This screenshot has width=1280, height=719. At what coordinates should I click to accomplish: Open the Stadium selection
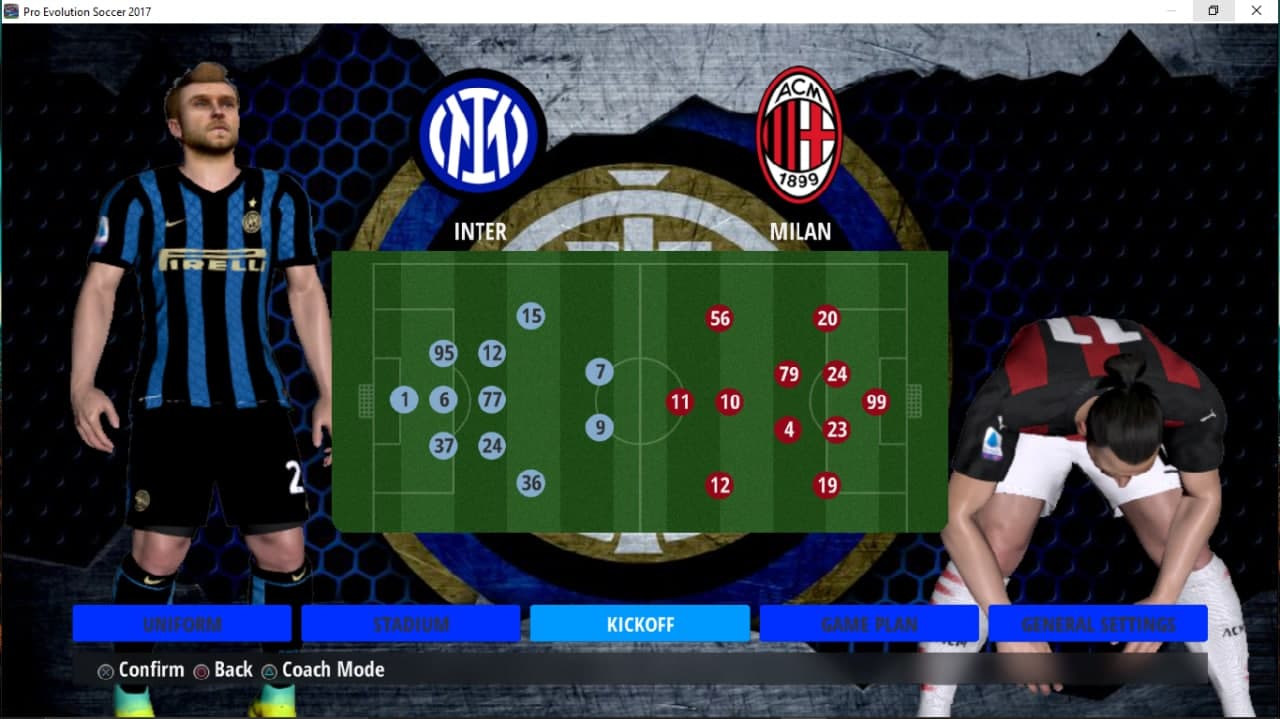[411, 624]
